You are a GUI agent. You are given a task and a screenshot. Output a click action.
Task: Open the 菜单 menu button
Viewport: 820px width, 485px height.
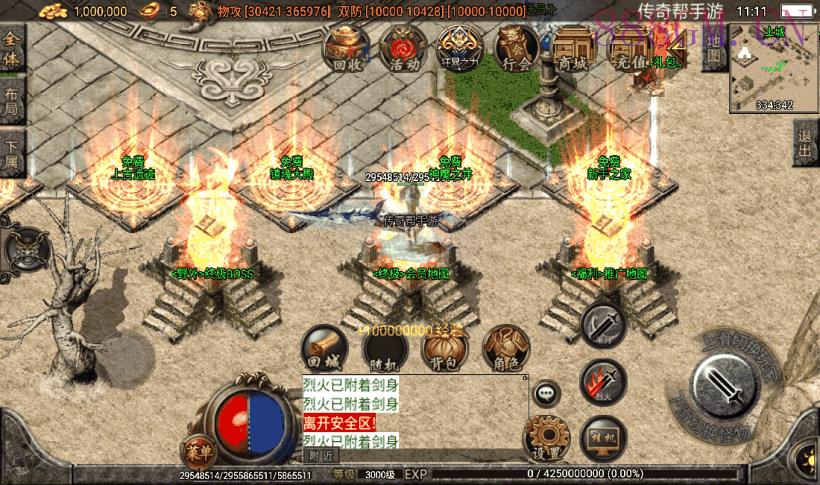tap(199, 450)
